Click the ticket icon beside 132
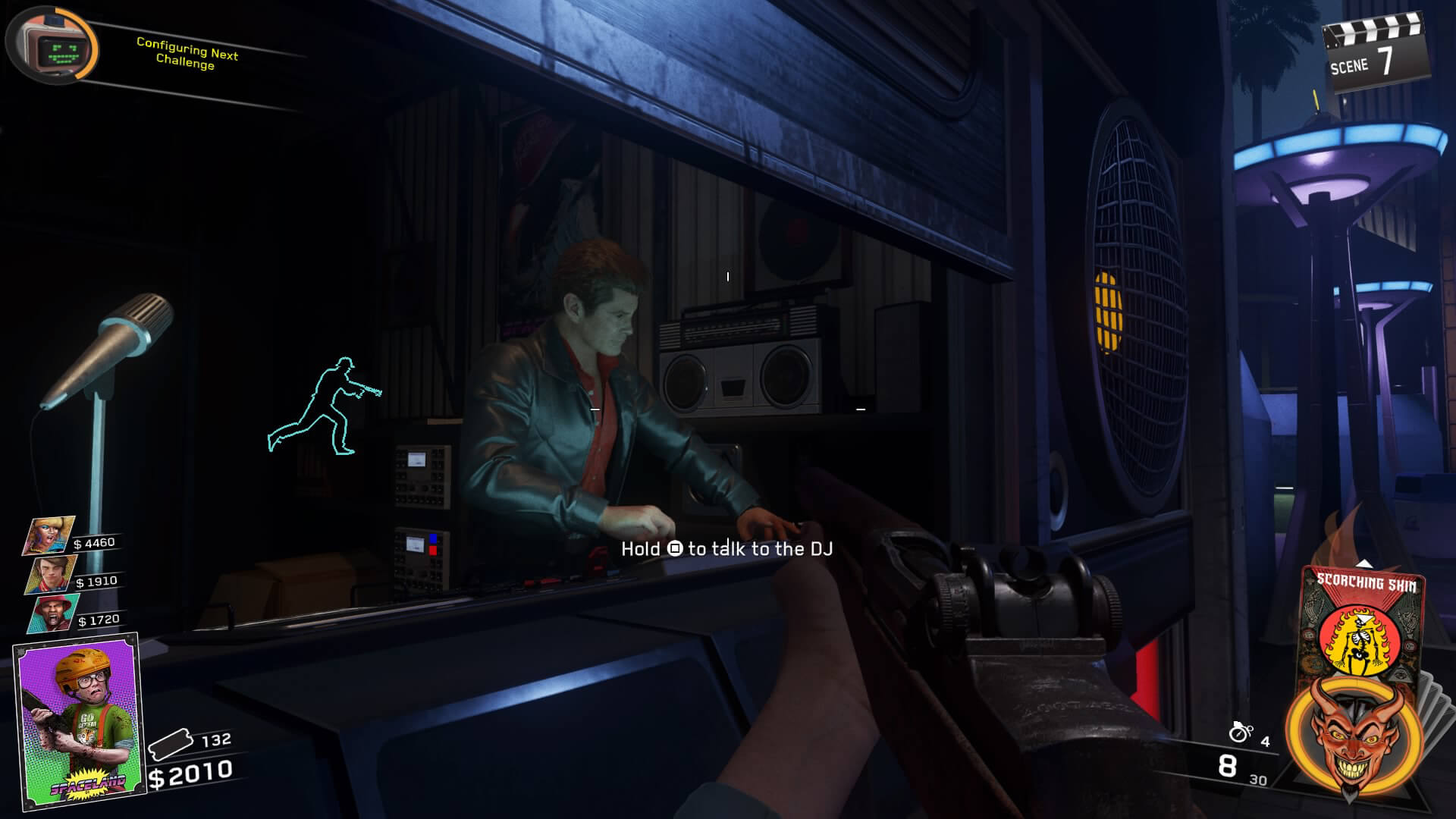 click(172, 745)
